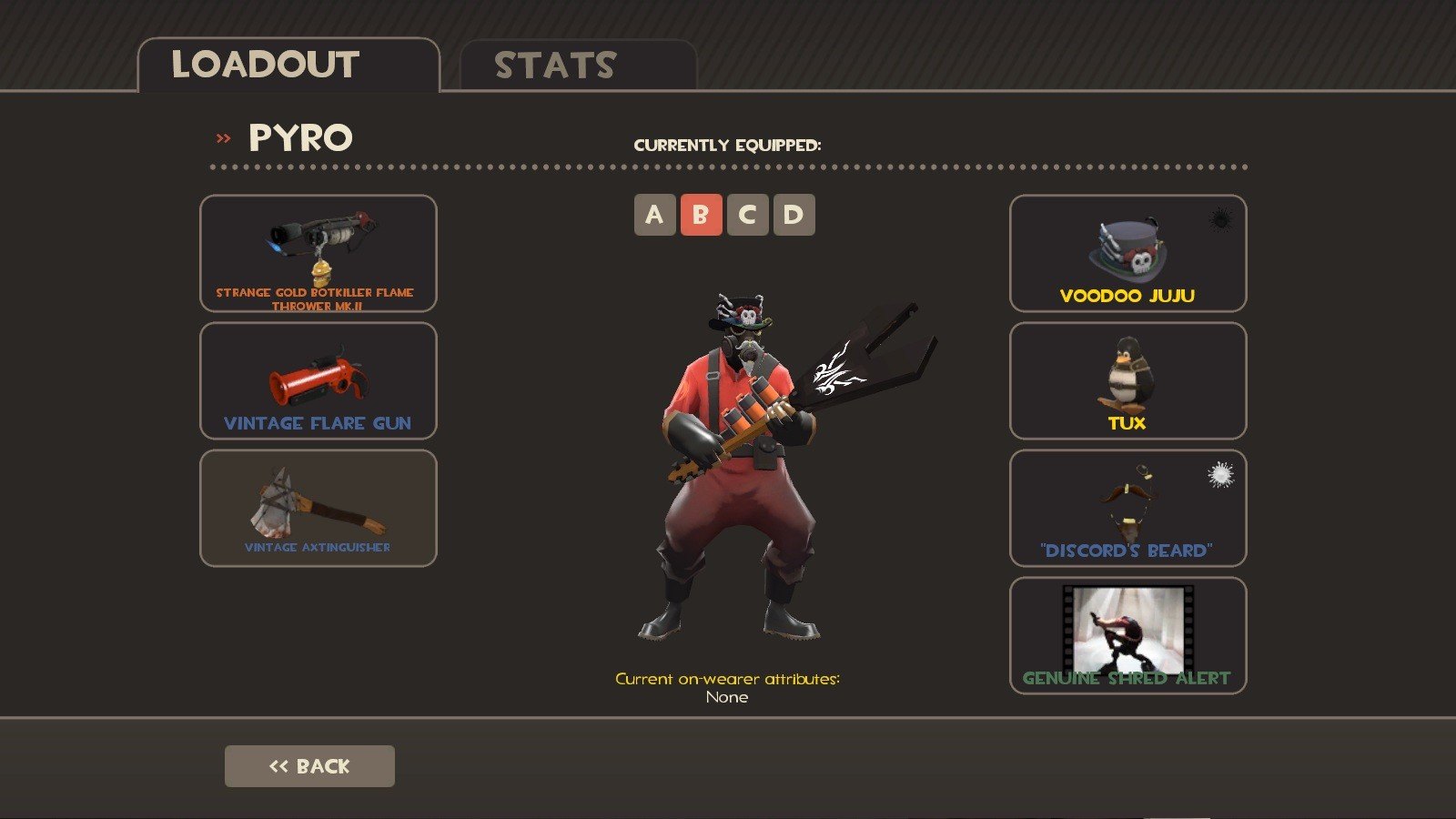This screenshot has width=1456, height=819.
Task: Switch to the Loadout tab
Action: pos(288,66)
